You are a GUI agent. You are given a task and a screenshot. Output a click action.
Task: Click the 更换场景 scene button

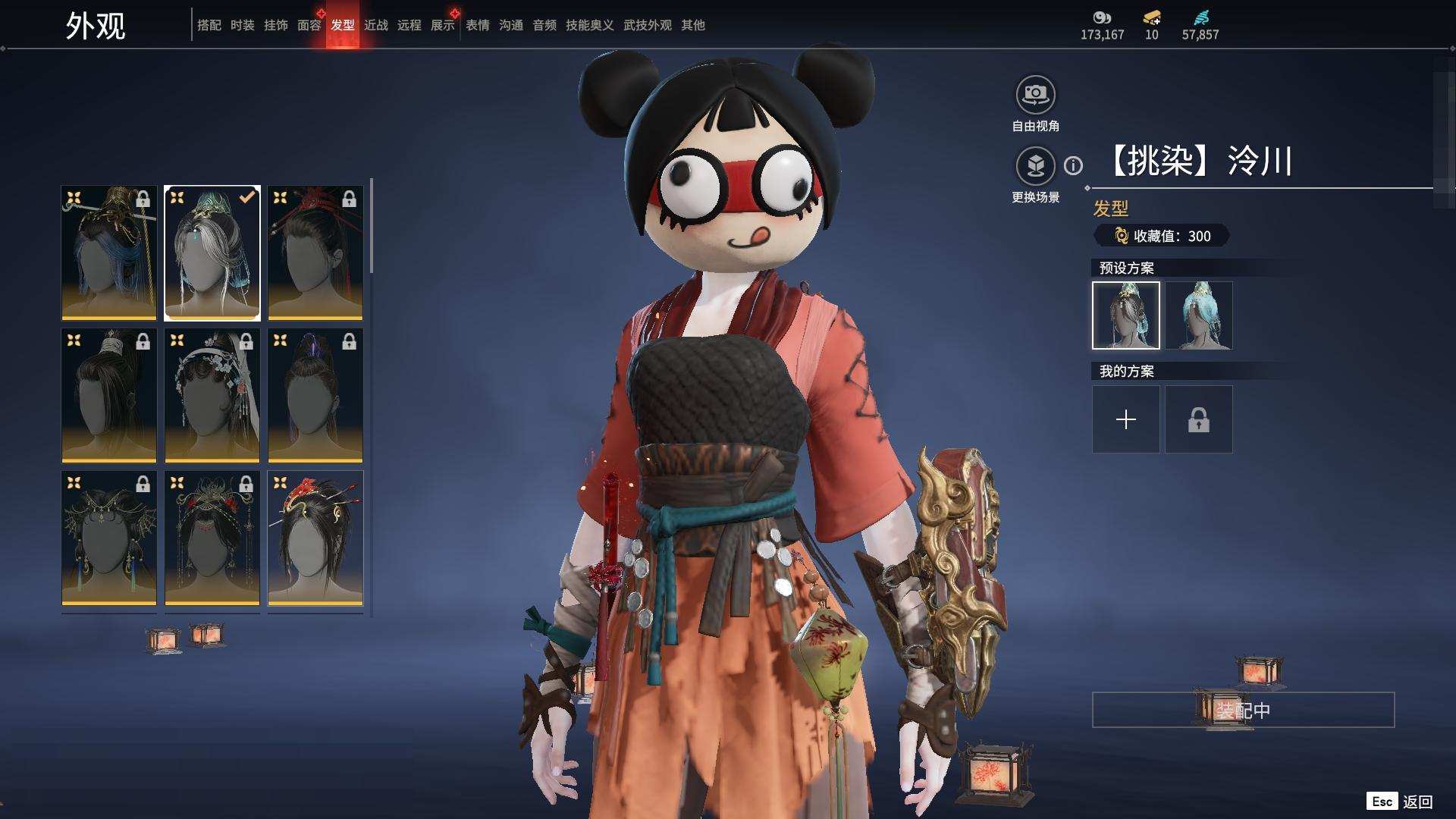click(1035, 166)
